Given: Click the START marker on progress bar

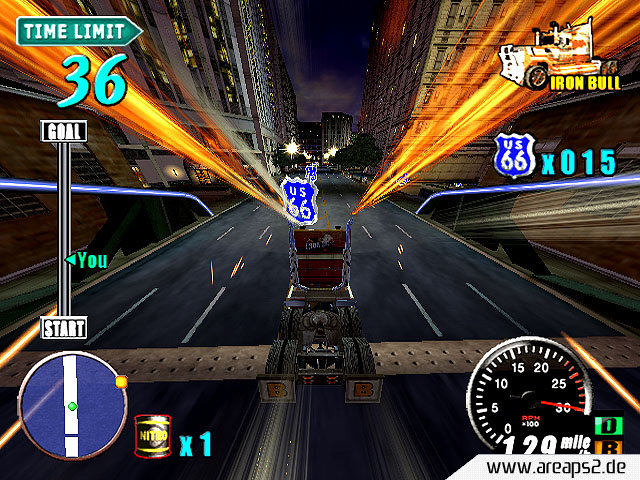Looking at the screenshot, I should (x=63, y=327).
